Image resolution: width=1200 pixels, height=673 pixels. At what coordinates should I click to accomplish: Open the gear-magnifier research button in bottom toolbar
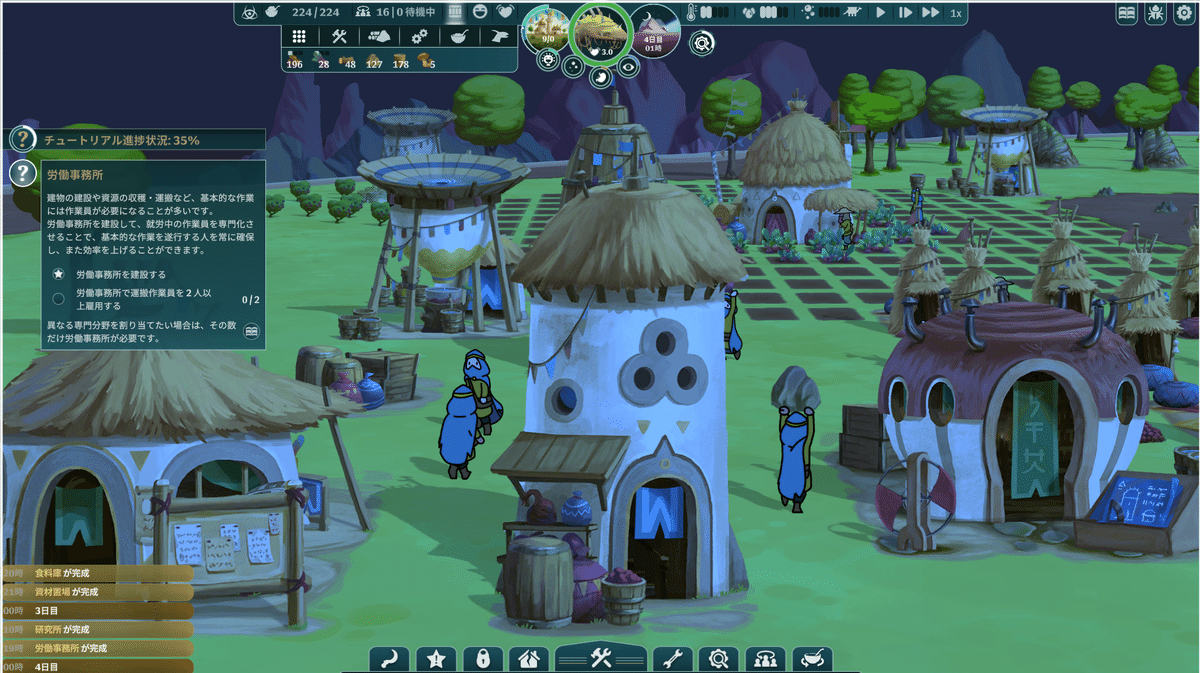[x=719, y=659]
